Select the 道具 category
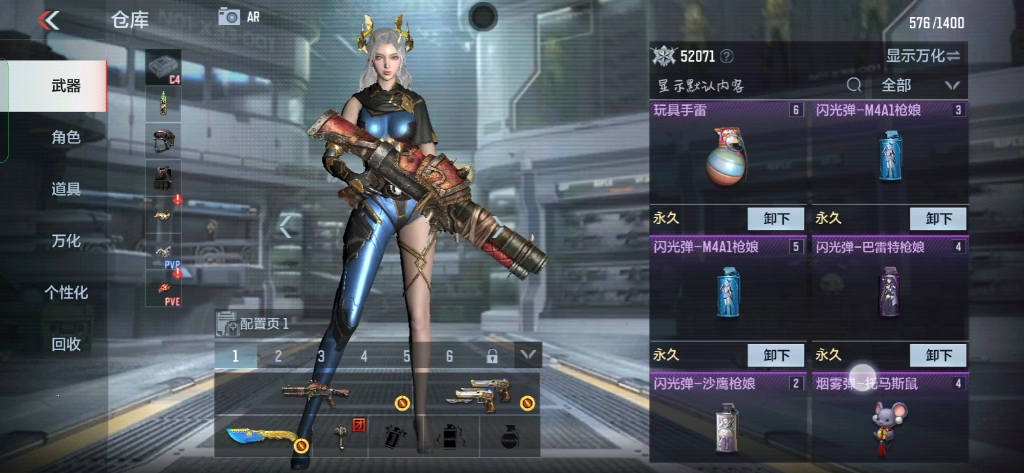 coord(66,189)
